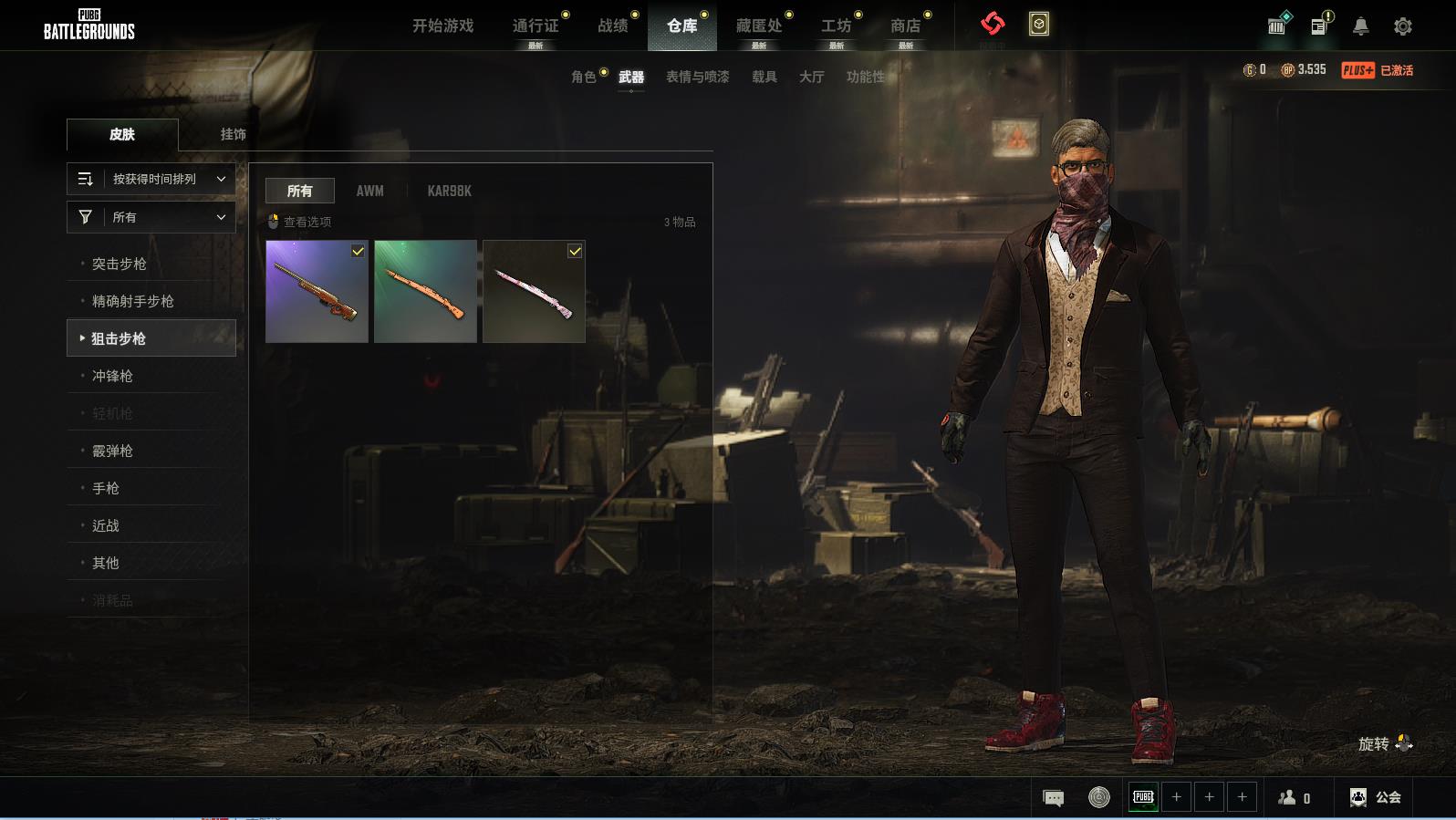
Task: Select the orange rifle skin on green background
Action: tap(425, 292)
